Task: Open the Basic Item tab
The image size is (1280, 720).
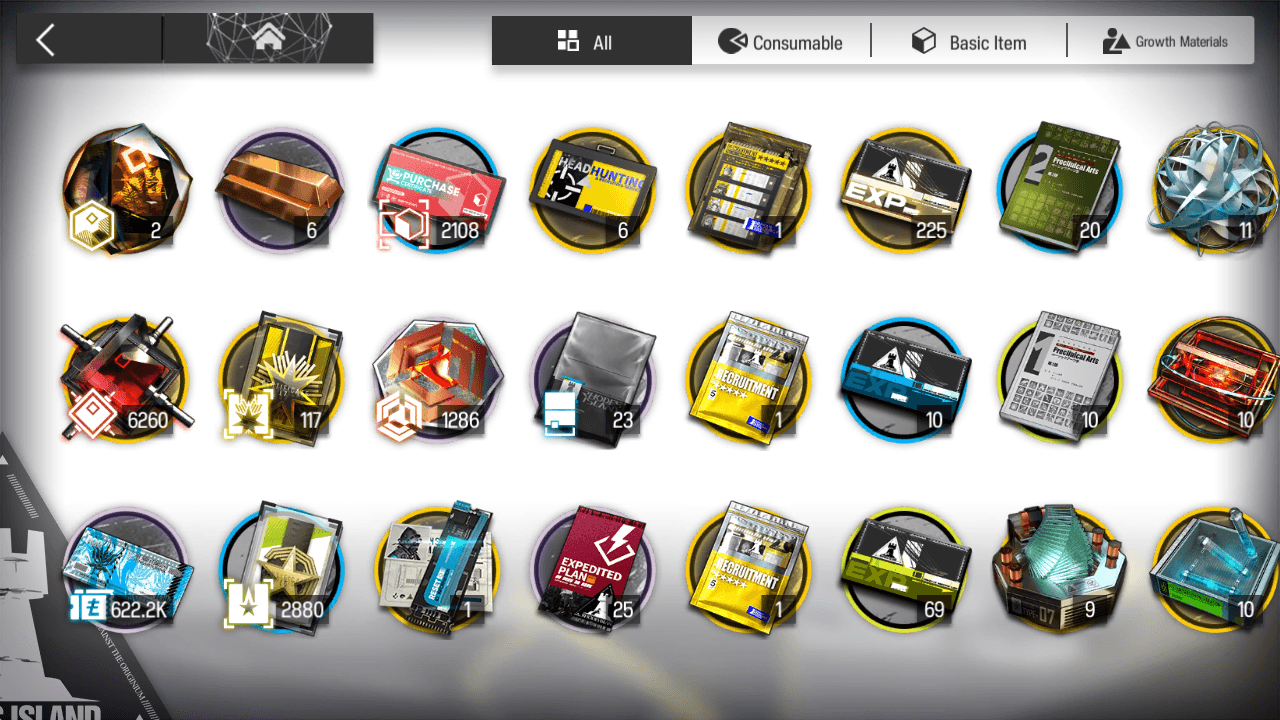Action: point(969,42)
